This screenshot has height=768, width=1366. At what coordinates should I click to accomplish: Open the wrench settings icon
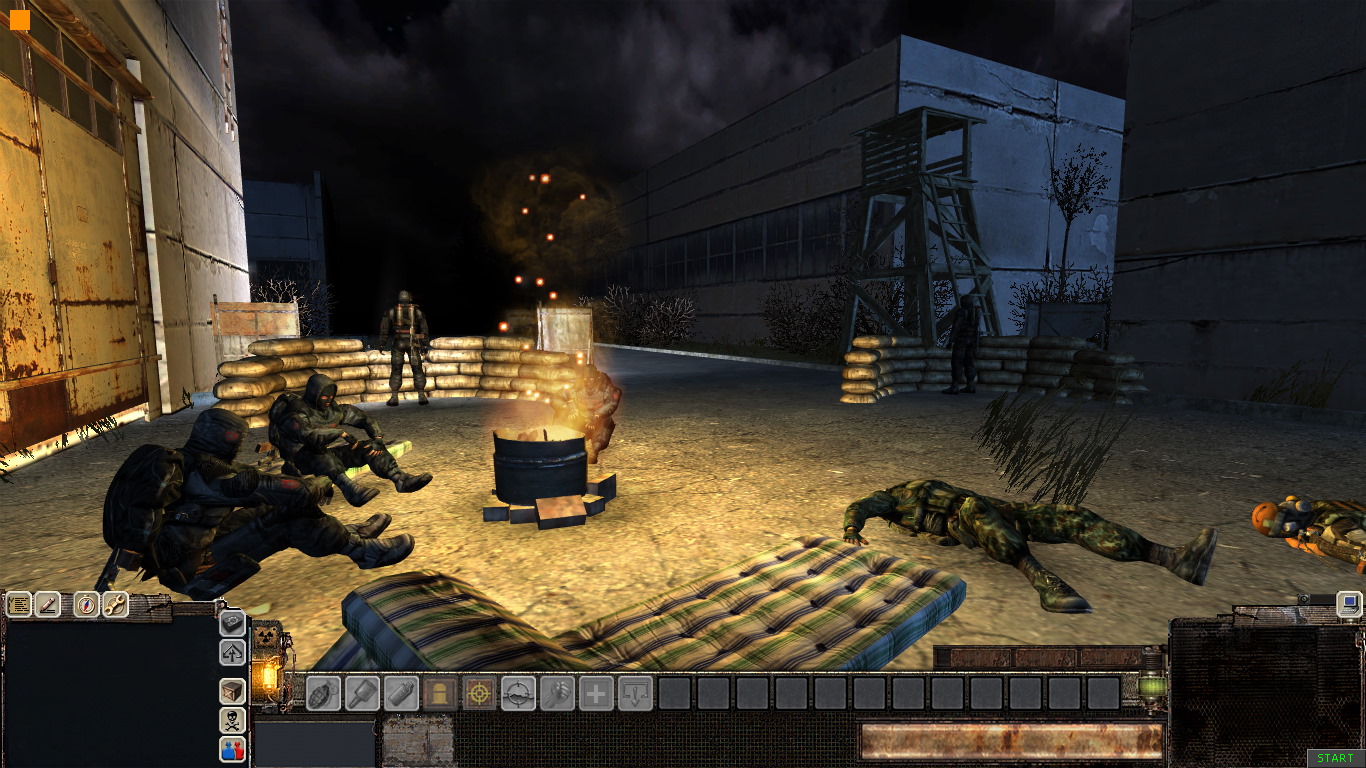[x=115, y=604]
